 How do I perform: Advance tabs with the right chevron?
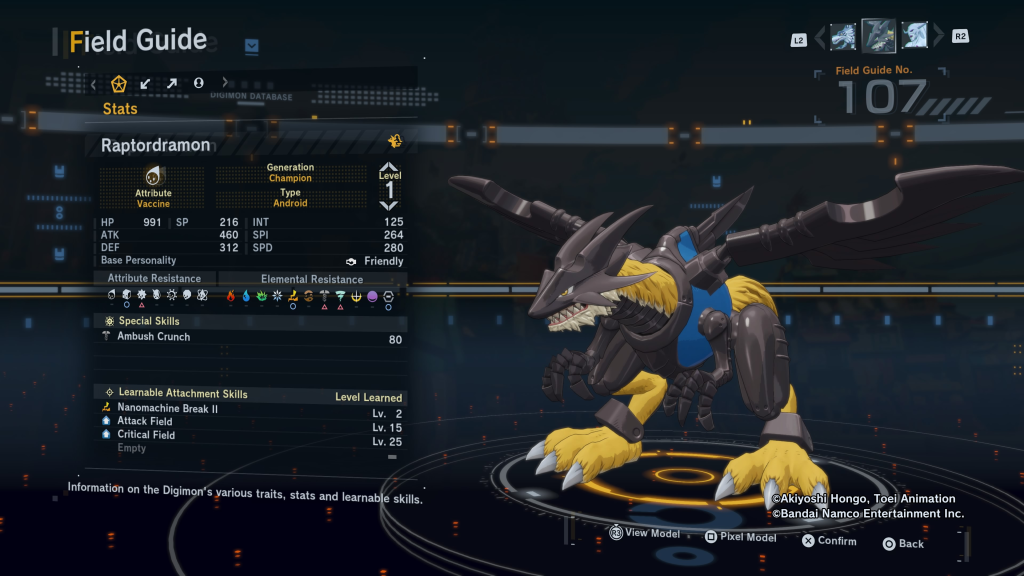coord(224,83)
